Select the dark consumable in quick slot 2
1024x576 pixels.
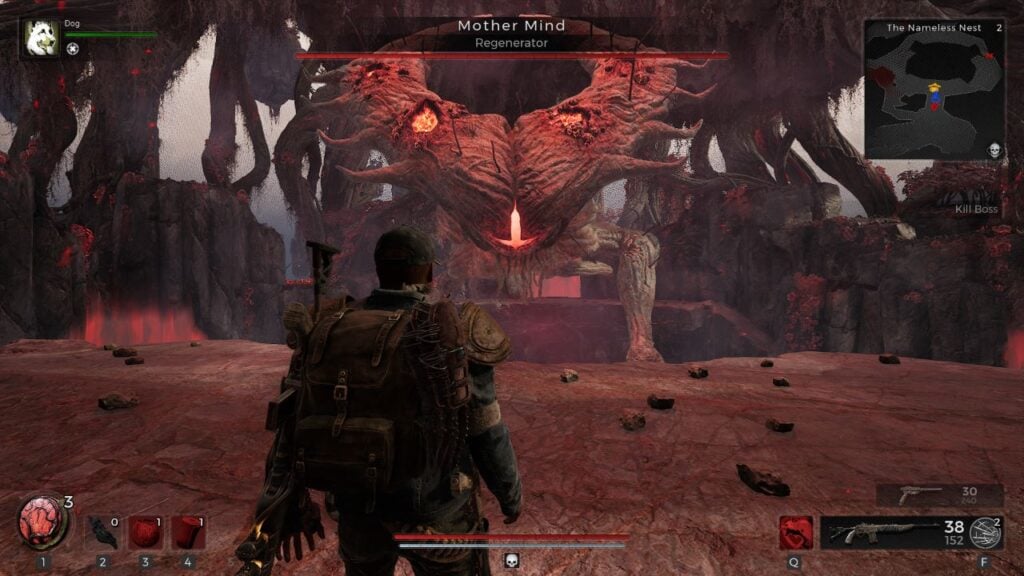point(103,532)
